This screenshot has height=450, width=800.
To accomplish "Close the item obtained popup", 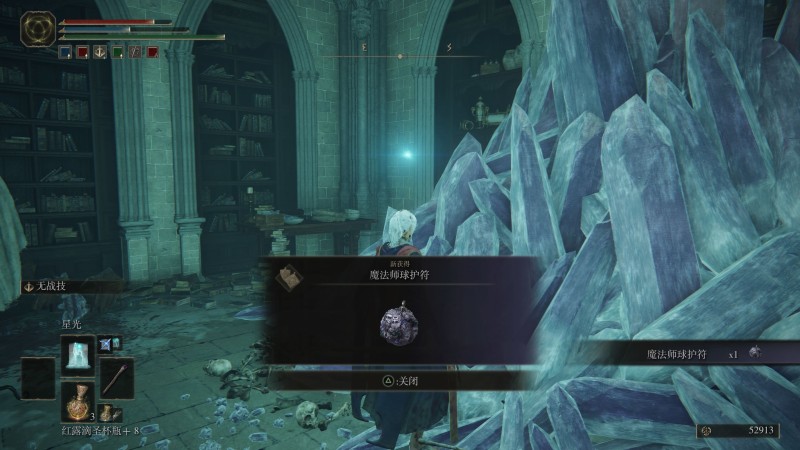I will 400,380.
